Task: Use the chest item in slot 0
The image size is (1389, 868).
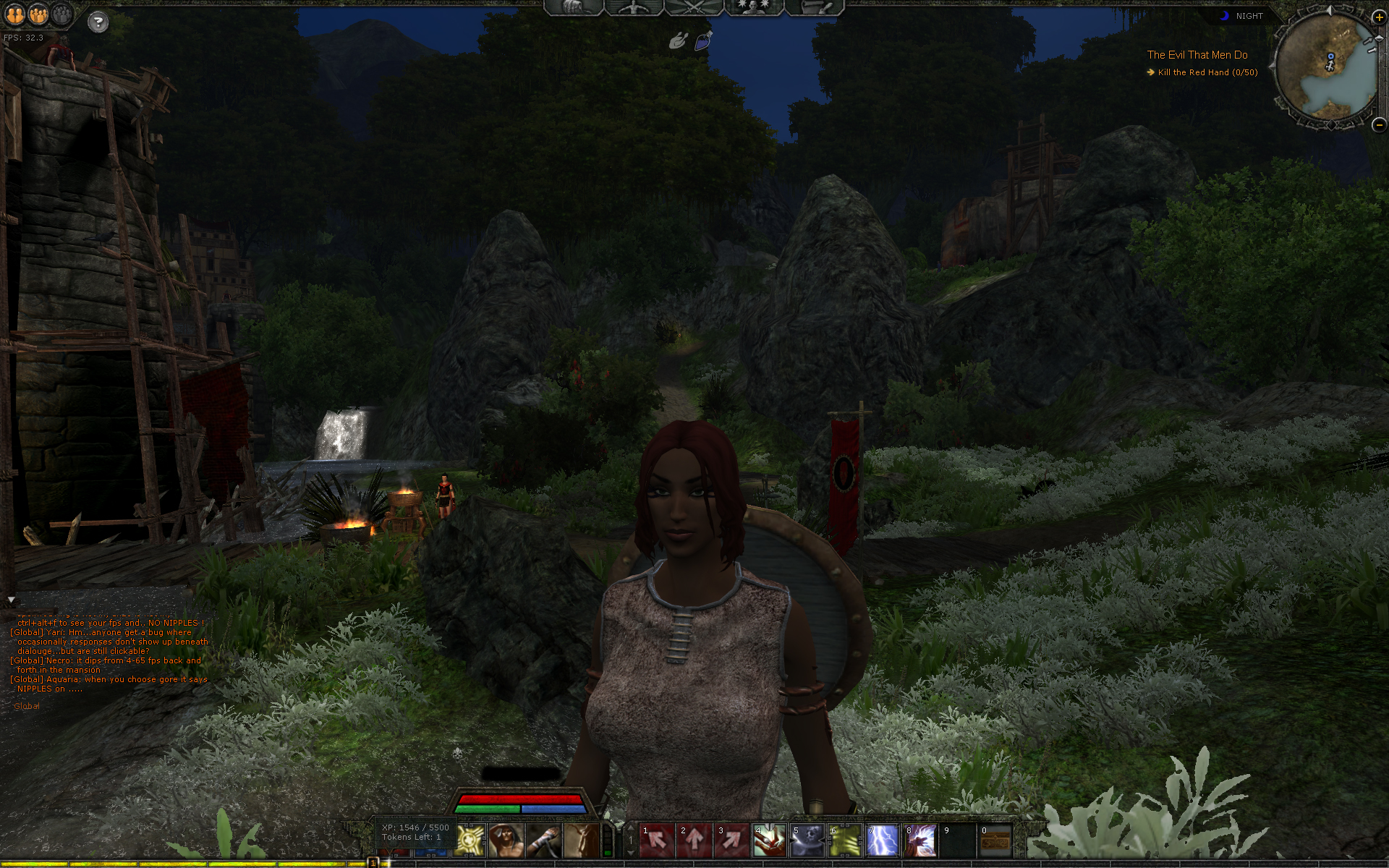Action: pyautogui.click(x=995, y=841)
